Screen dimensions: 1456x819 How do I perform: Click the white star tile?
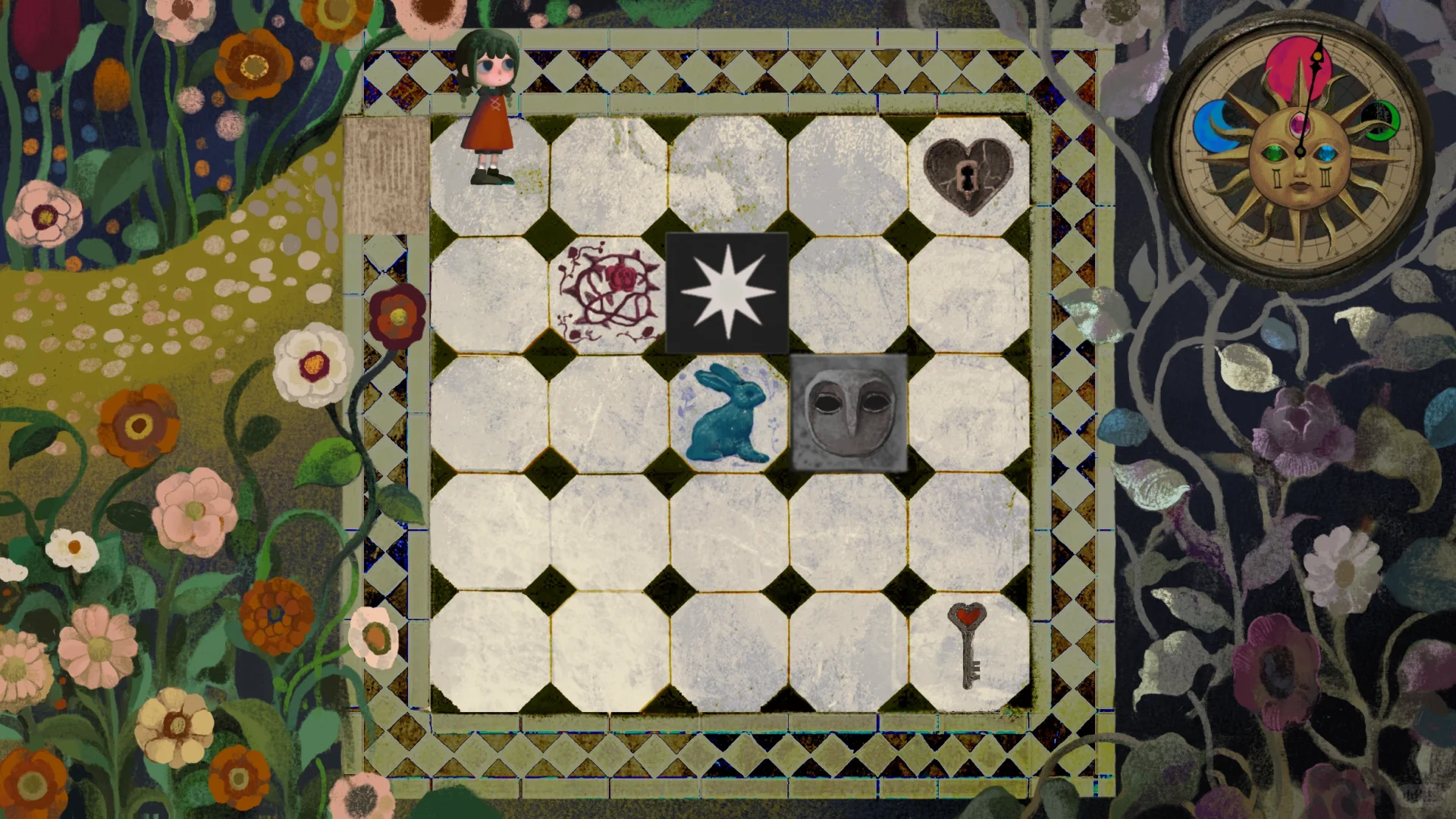[x=727, y=293]
